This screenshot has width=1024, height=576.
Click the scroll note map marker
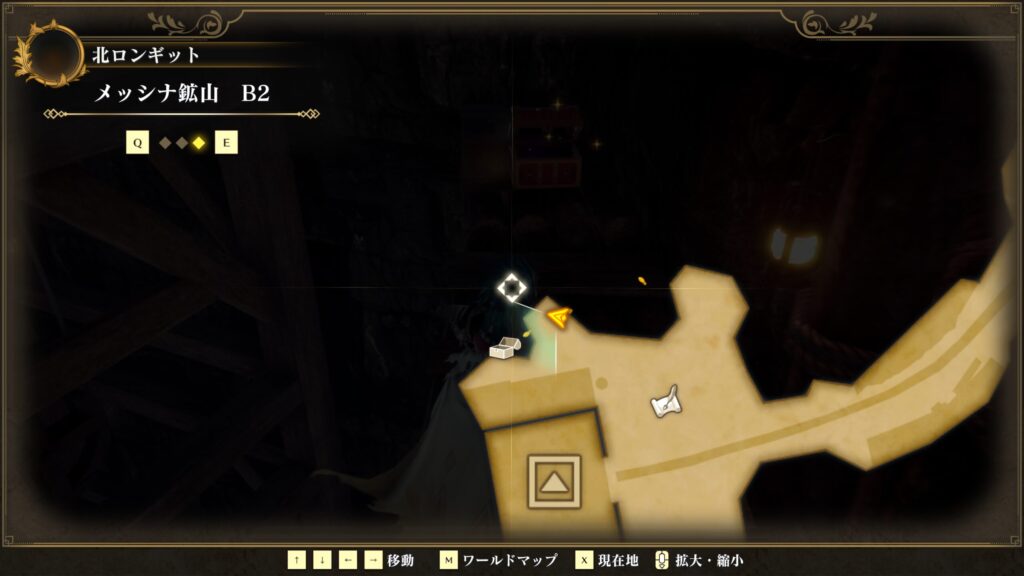[x=665, y=401]
